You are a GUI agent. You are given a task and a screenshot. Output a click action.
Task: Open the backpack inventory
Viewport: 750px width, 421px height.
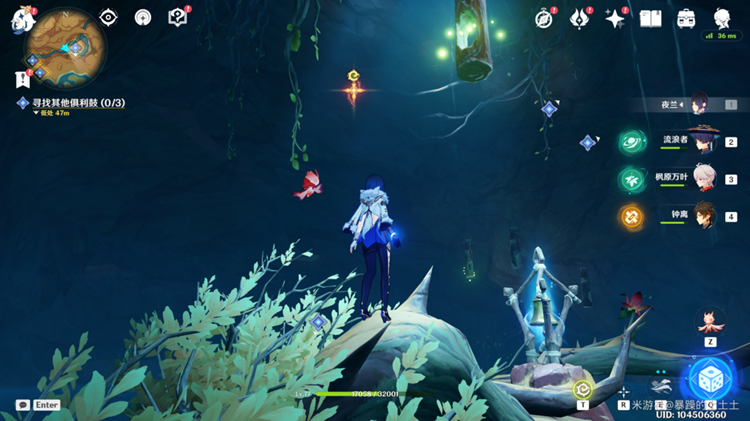click(x=686, y=19)
